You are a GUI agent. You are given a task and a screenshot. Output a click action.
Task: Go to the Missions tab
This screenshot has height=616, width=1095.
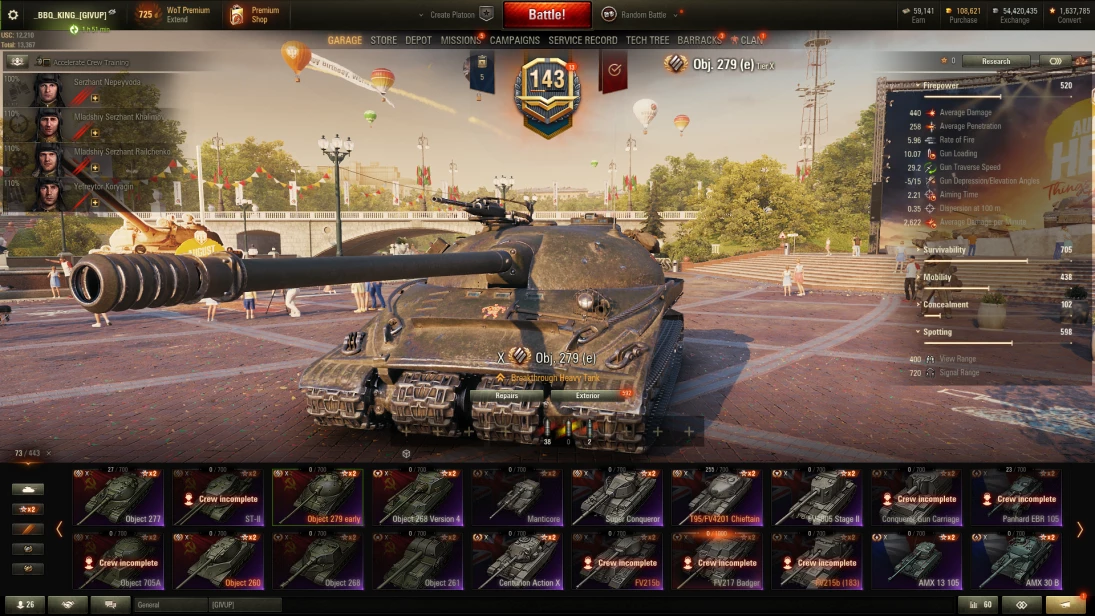coord(460,41)
